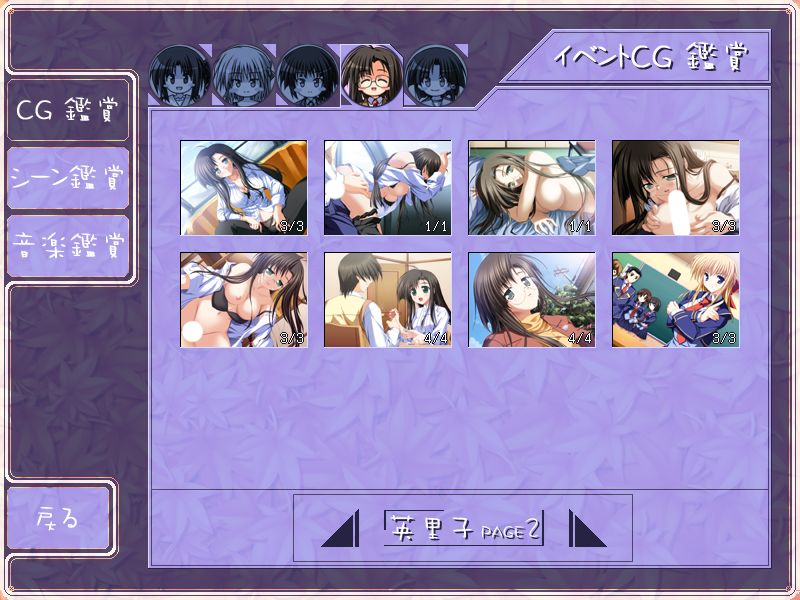Open the boy and girl indoor thumbnail
The height and width of the screenshot is (600, 800).
387,300
